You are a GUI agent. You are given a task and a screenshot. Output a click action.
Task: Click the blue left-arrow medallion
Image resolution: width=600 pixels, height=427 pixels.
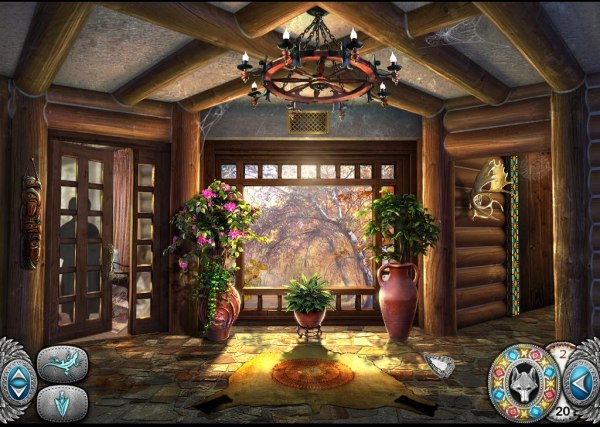click(x=582, y=381)
